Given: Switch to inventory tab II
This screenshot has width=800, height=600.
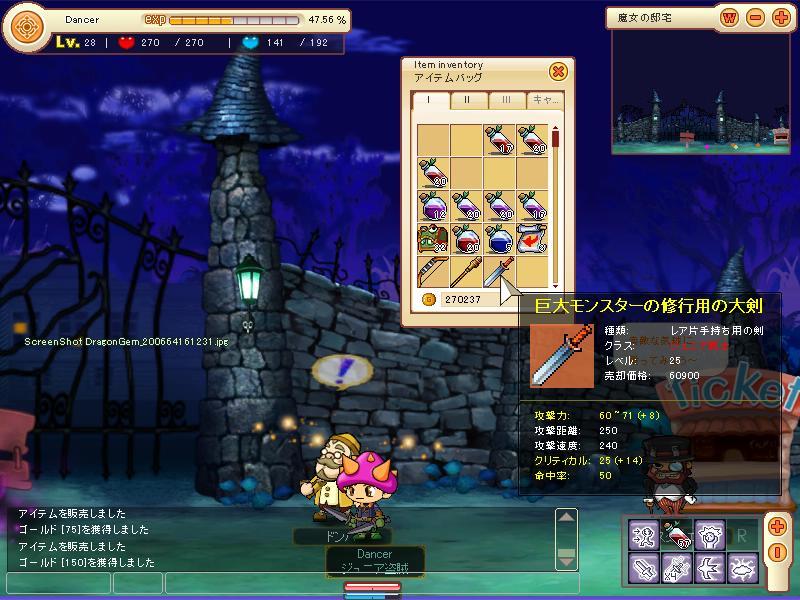Looking at the screenshot, I should (x=467, y=100).
